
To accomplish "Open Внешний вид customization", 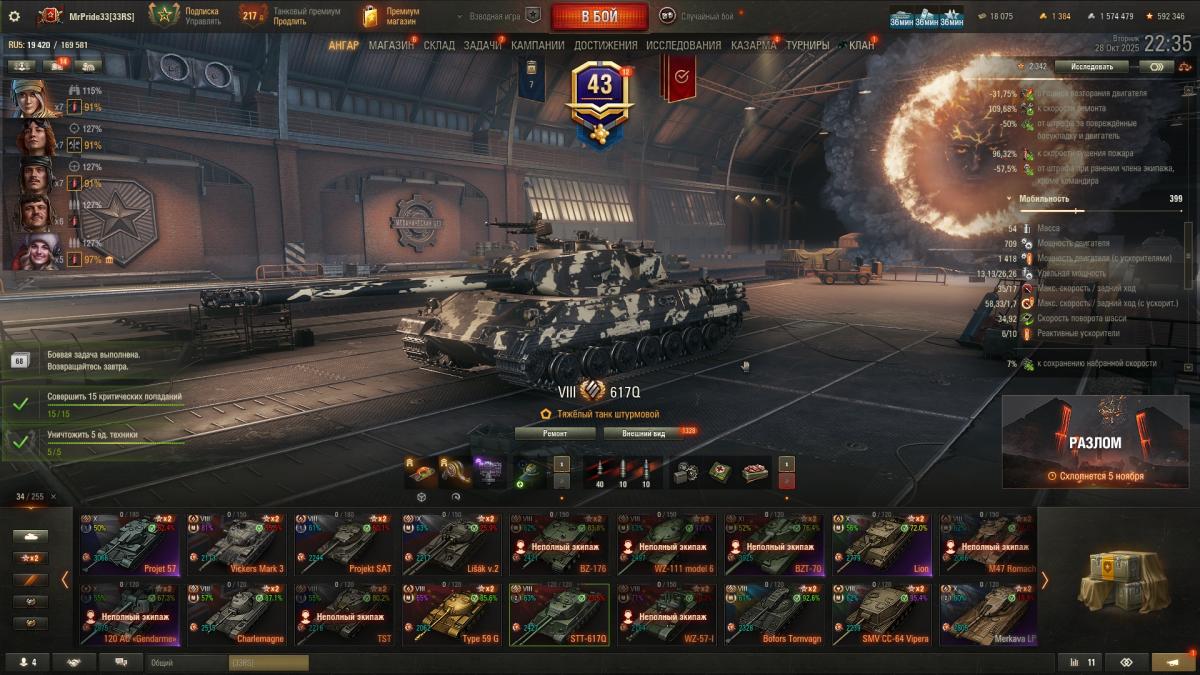I will pyautogui.click(x=642, y=433).
